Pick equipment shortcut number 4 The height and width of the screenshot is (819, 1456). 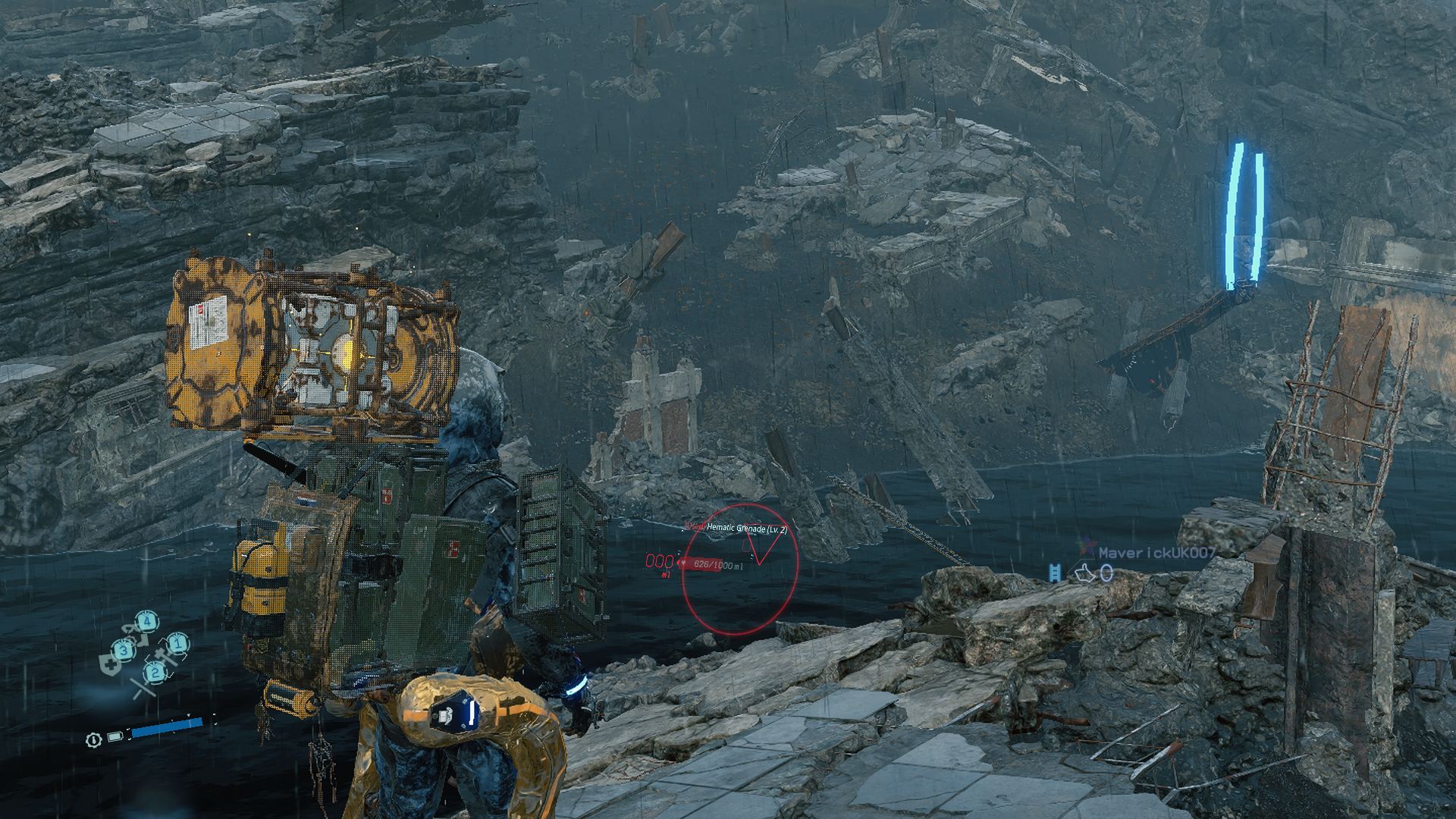[x=147, y=623]
